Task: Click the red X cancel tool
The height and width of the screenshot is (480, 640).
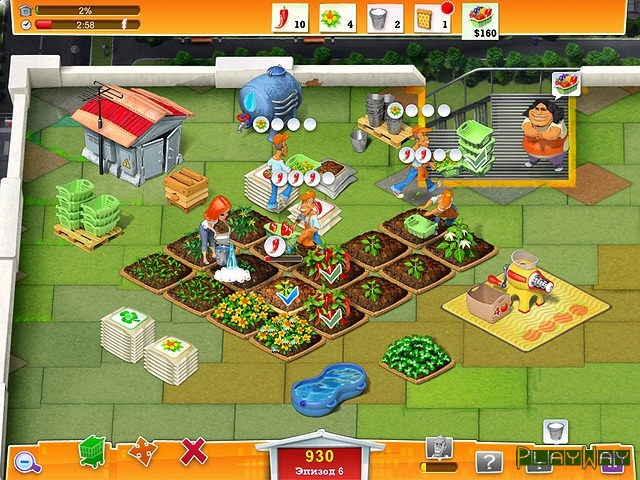Action: point(193,451)
